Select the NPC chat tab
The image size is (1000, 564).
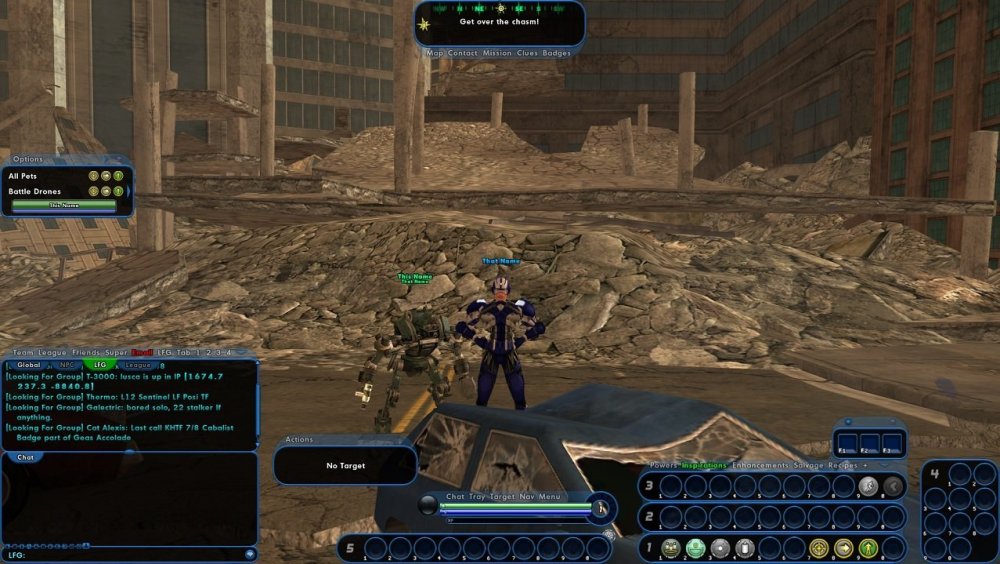point(66,365)
